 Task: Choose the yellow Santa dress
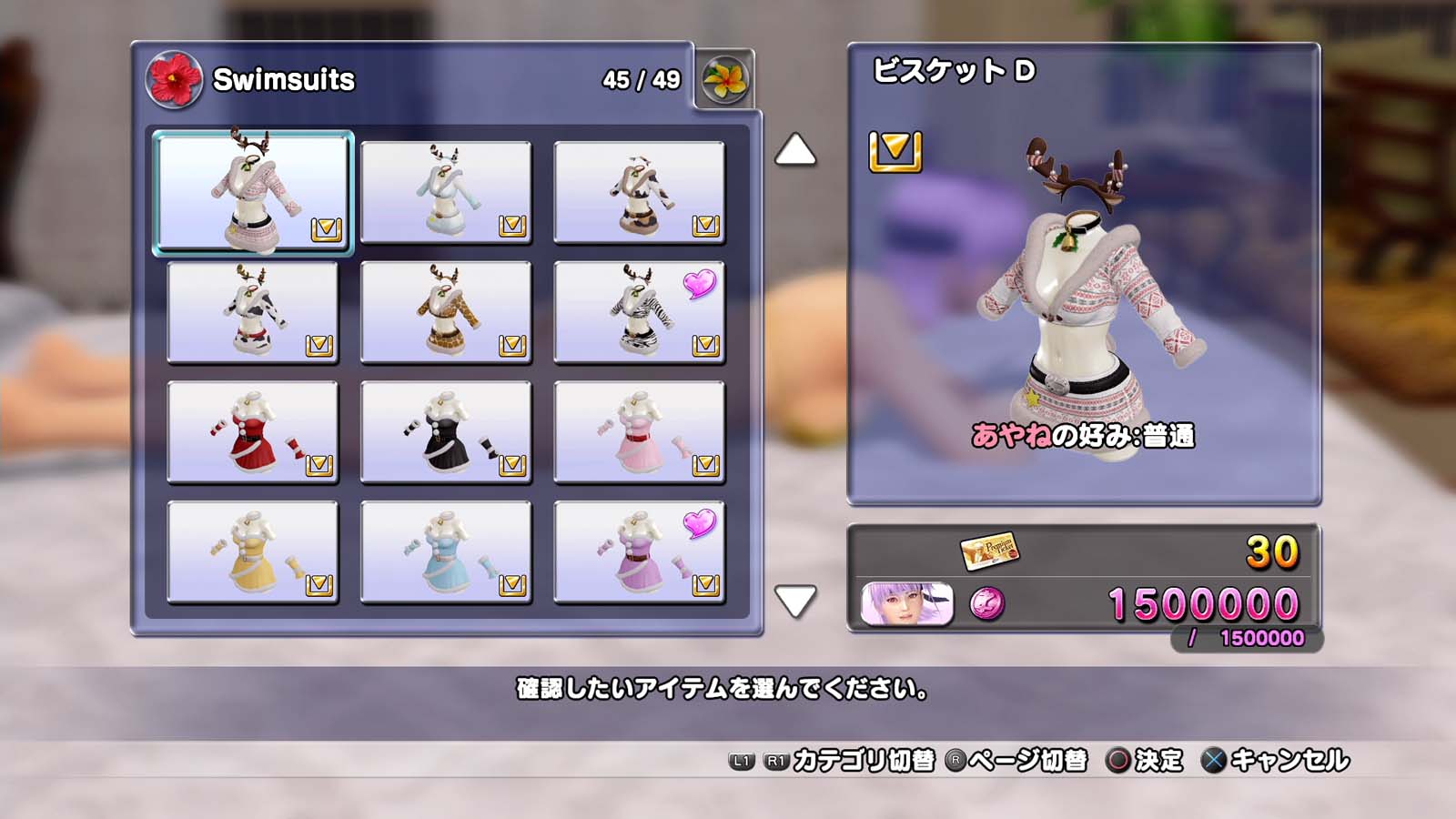point(253,552)
